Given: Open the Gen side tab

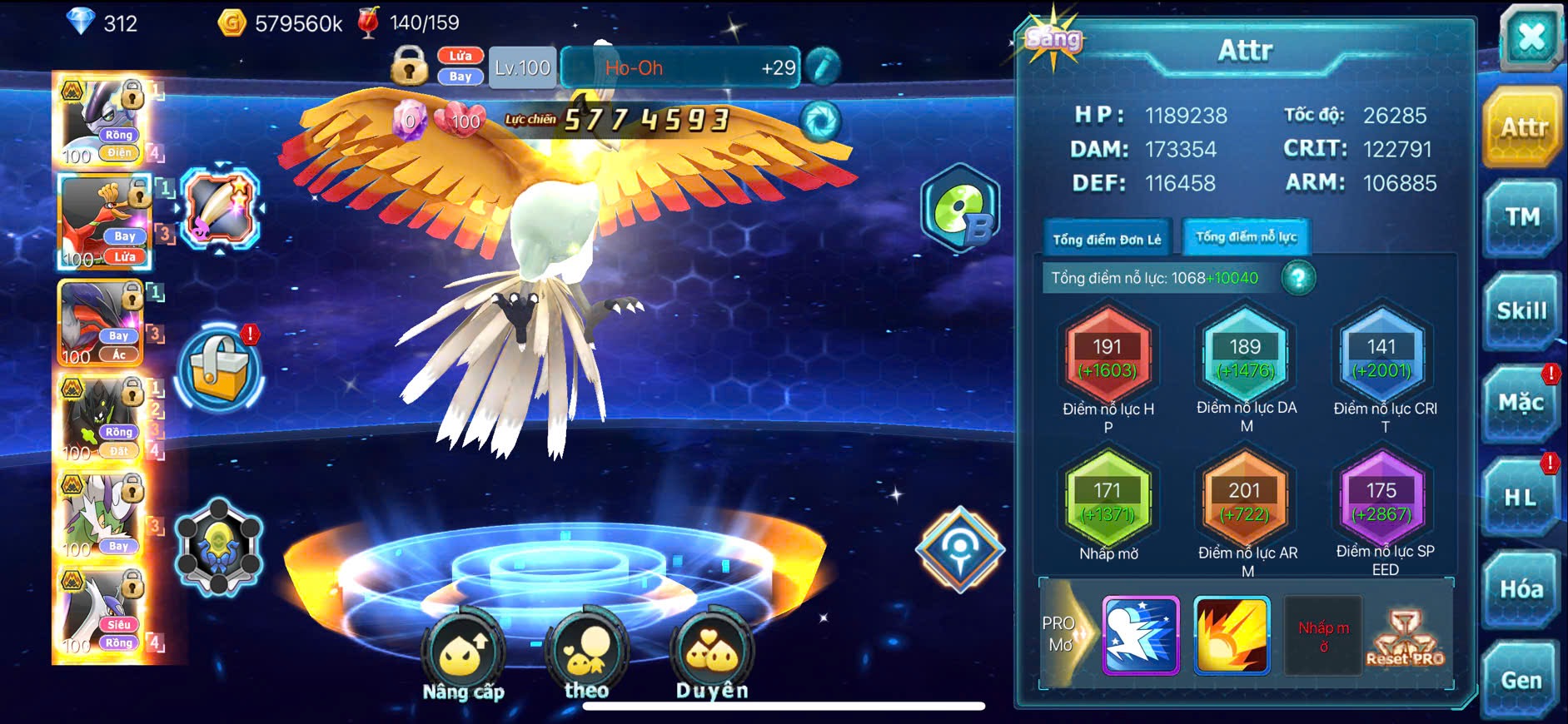Looking at the screenshot, I should pos(1521,681).
